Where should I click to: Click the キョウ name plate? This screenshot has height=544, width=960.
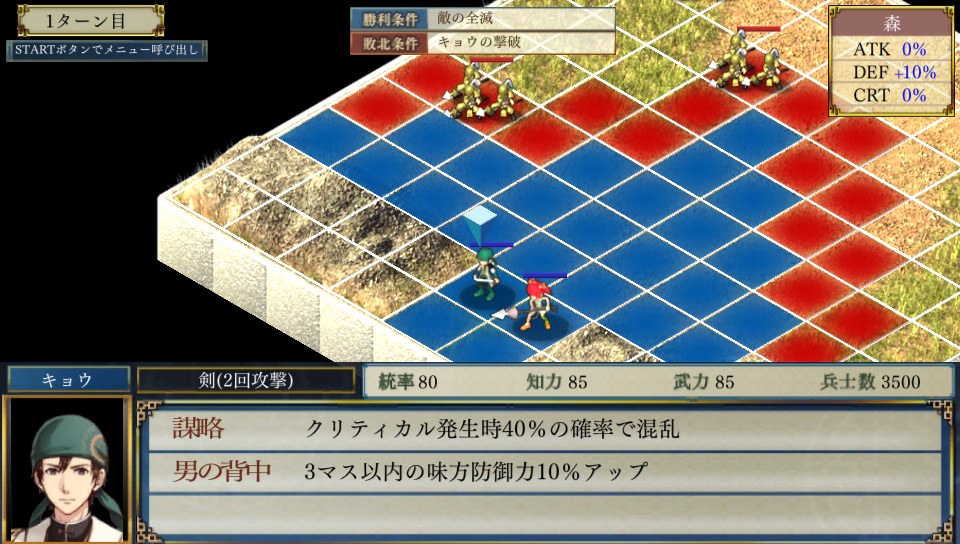click(x=68, y=380)
